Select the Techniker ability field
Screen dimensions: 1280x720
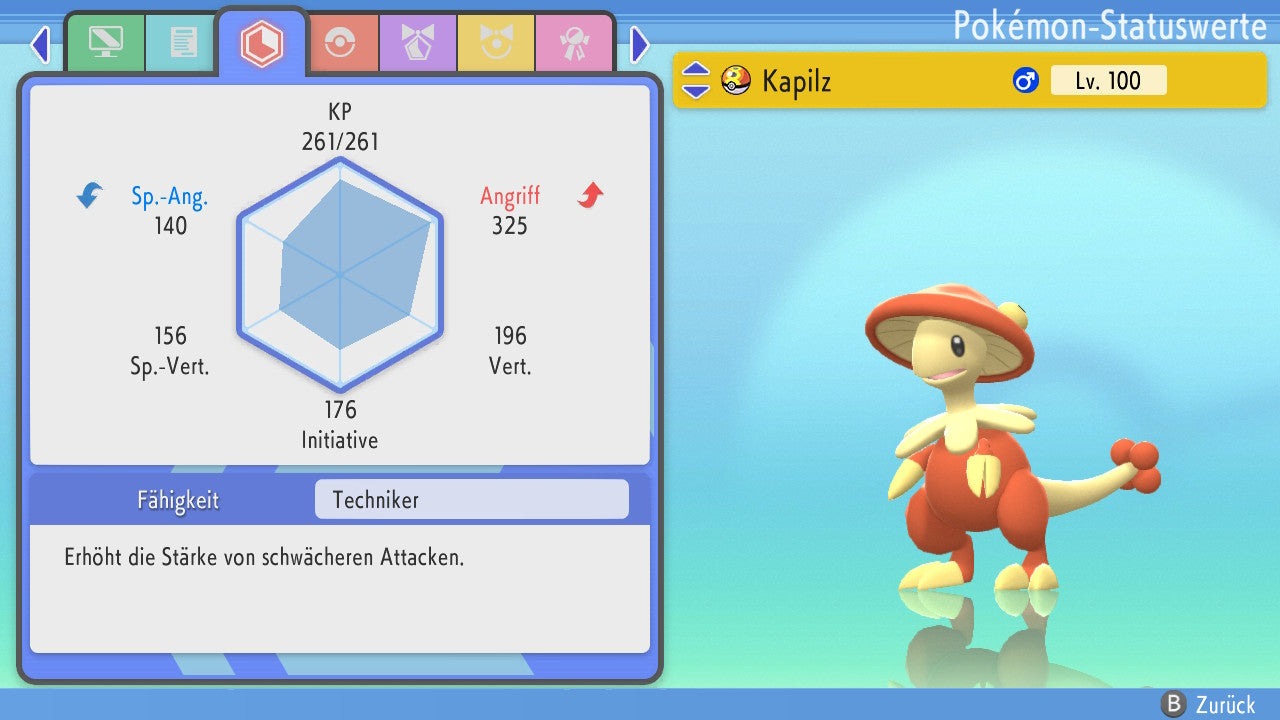pyautogui.click(x=471, y=499)
